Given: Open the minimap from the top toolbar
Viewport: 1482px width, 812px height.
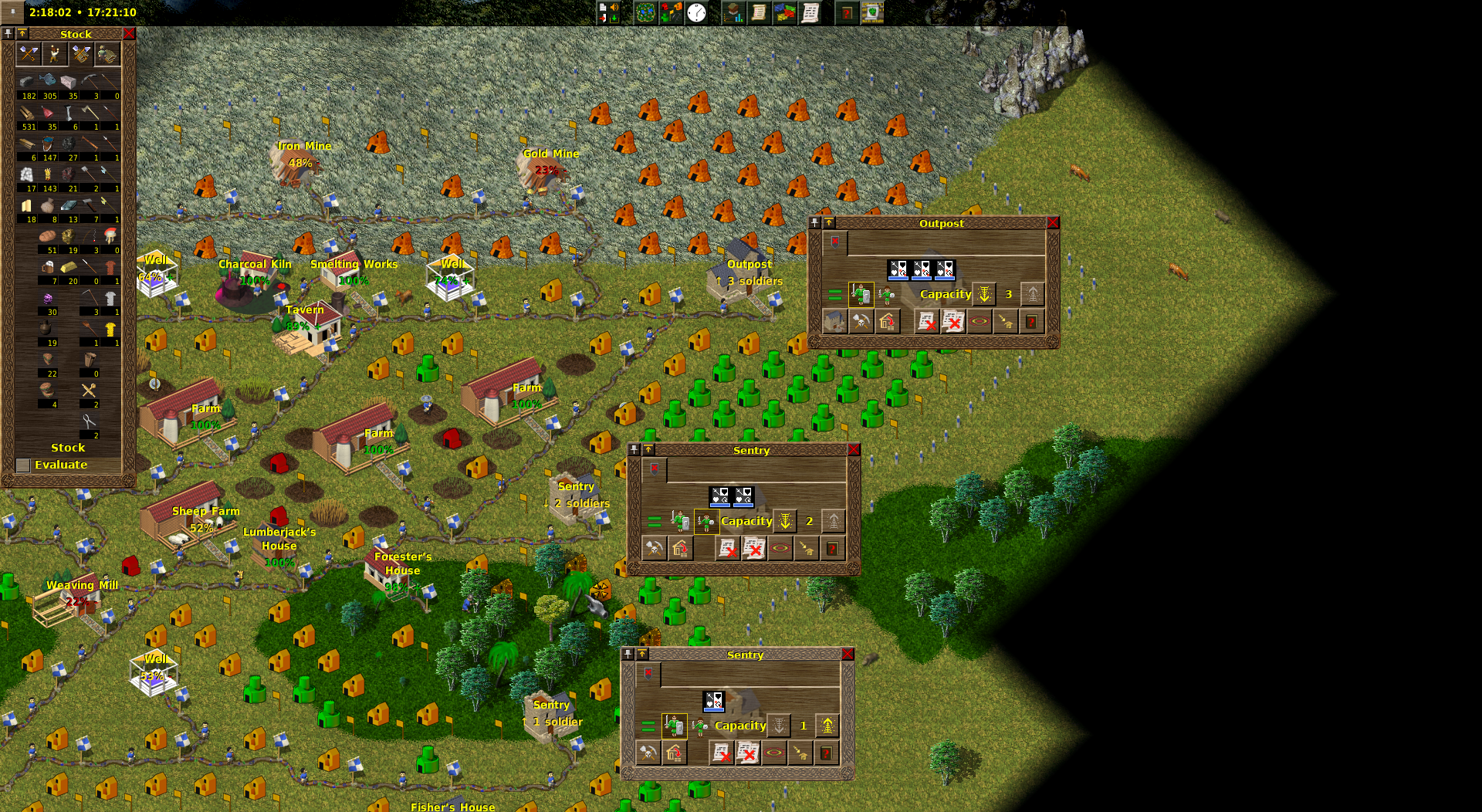Looking at the screenshot, I should tap(645, 12).
